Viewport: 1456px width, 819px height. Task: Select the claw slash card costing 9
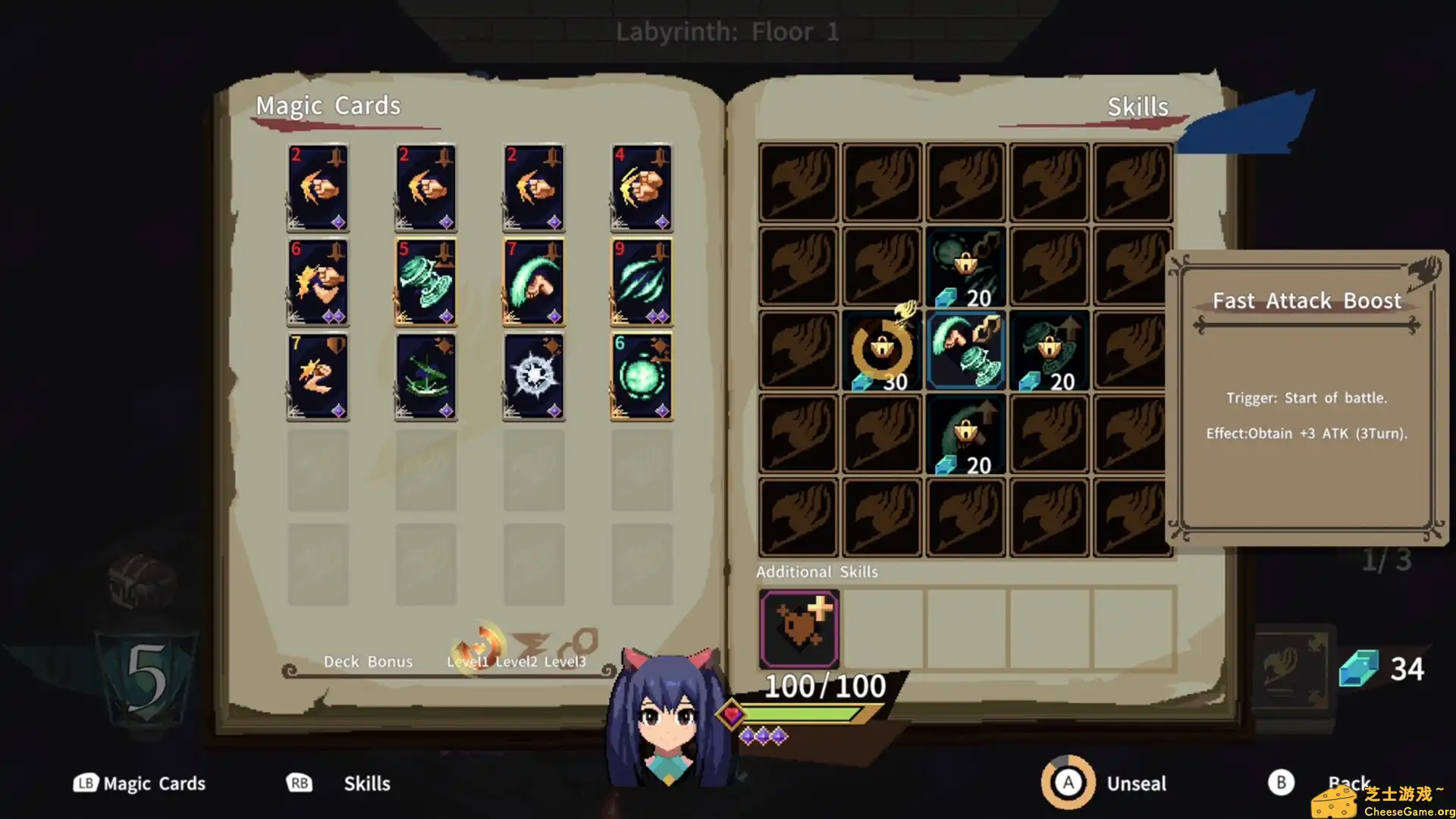(x=642, y=281)
